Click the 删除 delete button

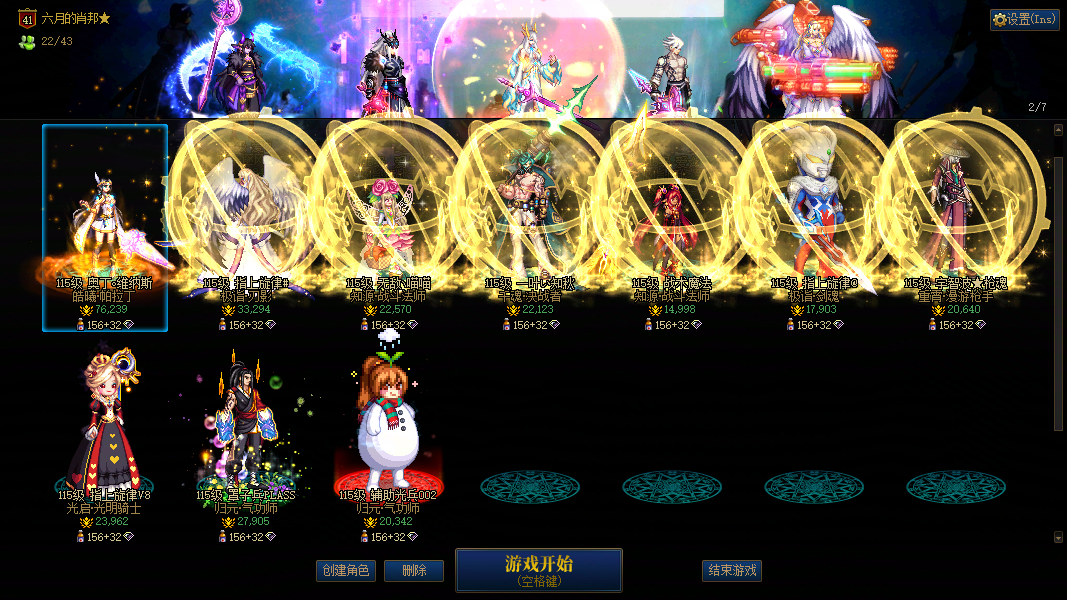[414, 571]
